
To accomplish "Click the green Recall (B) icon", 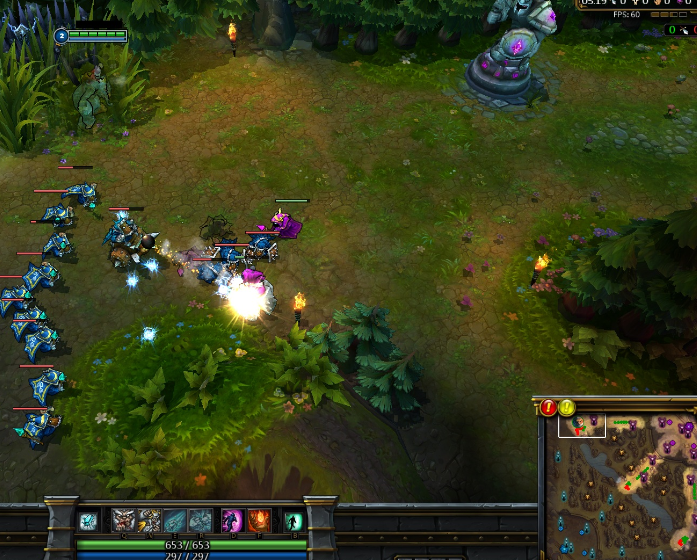I will pos(293,520).
